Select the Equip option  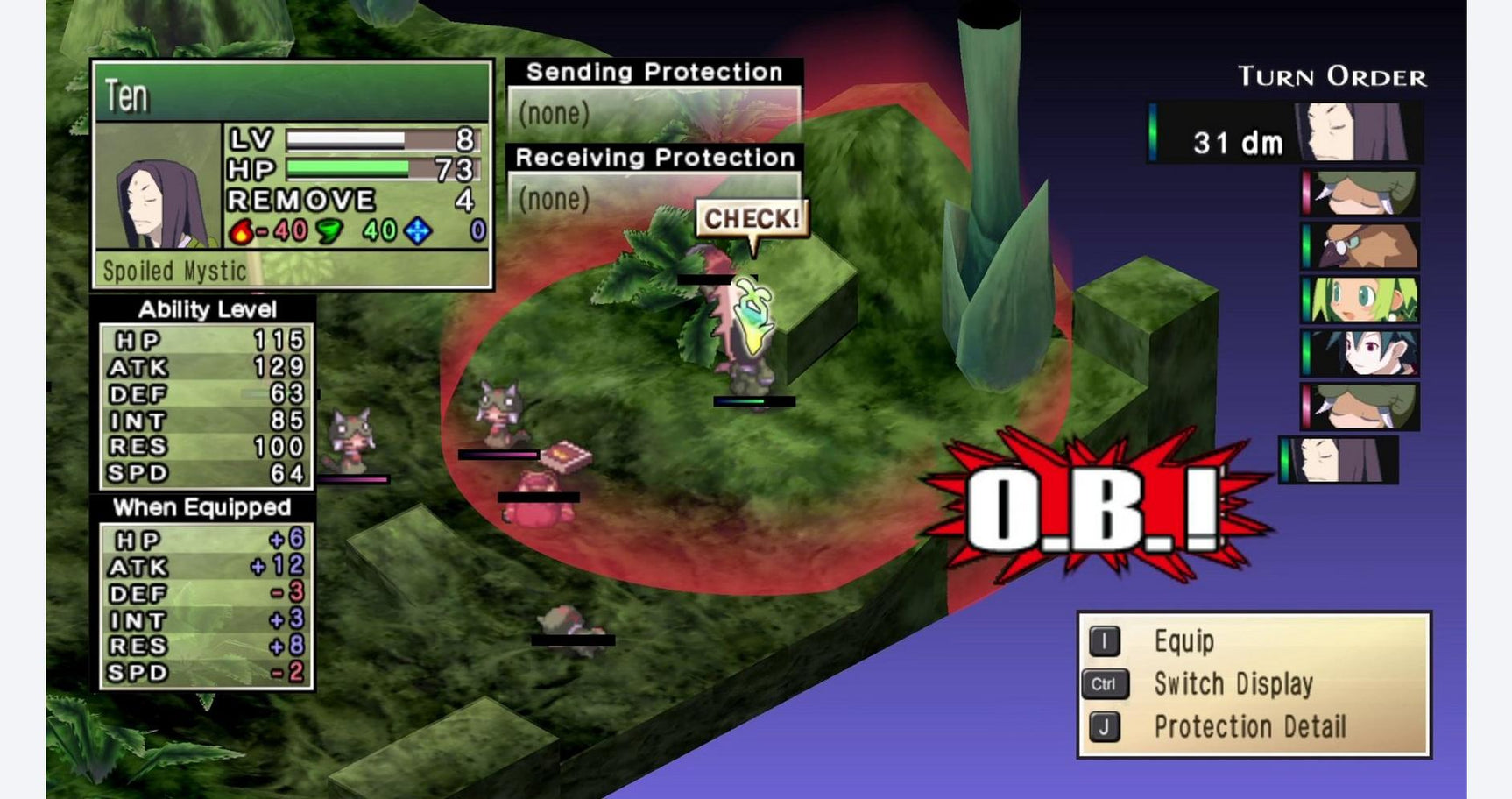[x=1183, y=642]
